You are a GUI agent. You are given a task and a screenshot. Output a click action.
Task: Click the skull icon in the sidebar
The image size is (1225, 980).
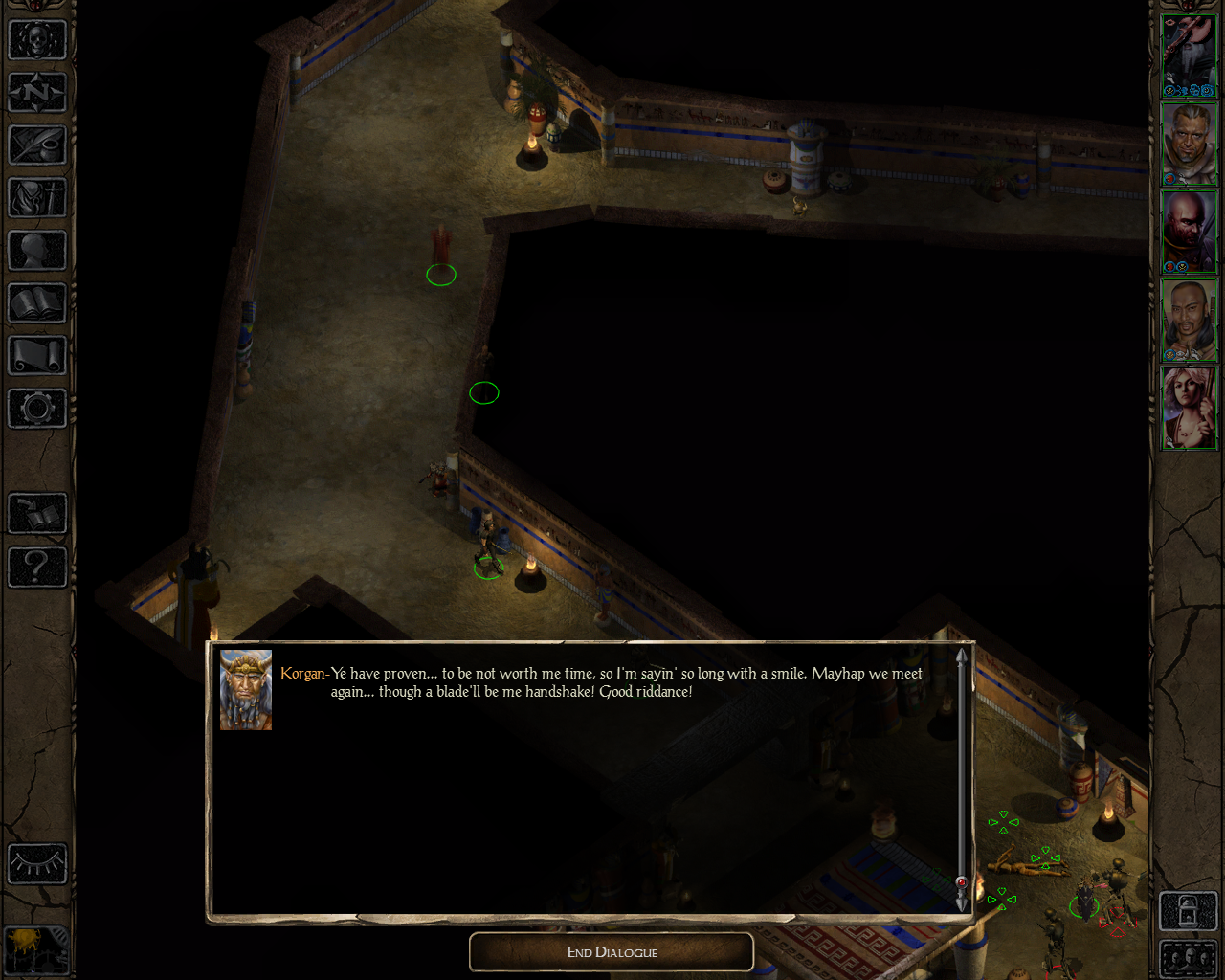37,40
